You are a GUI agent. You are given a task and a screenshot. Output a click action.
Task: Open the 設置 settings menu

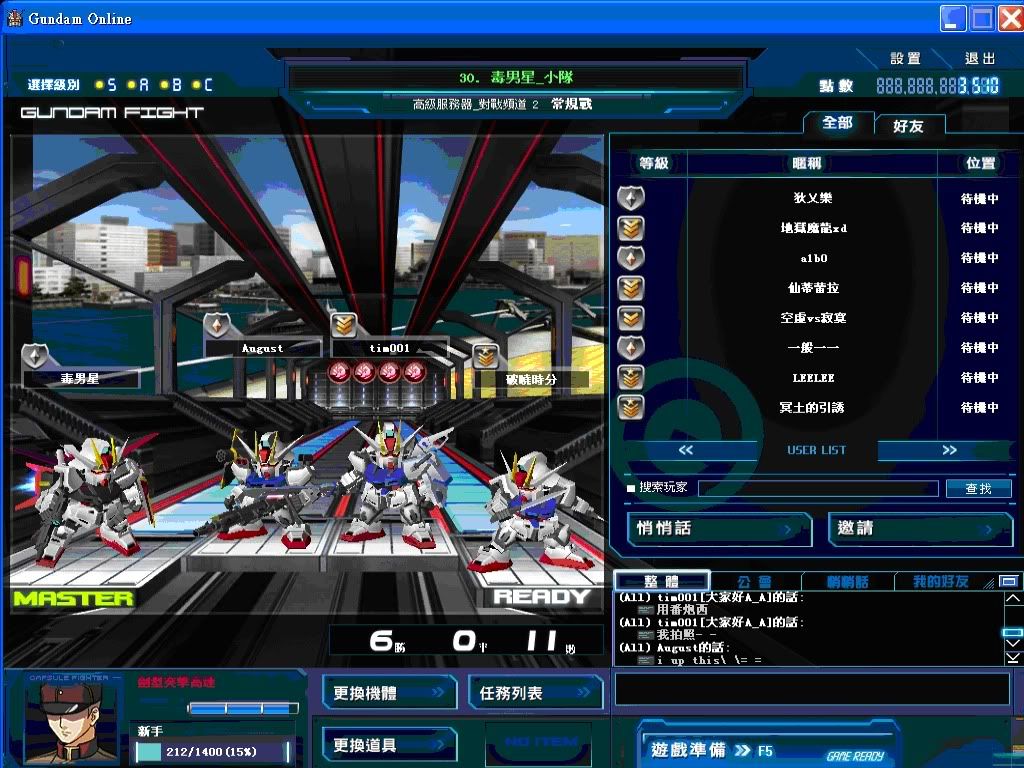pyautogui.click(x=904, y=59)
